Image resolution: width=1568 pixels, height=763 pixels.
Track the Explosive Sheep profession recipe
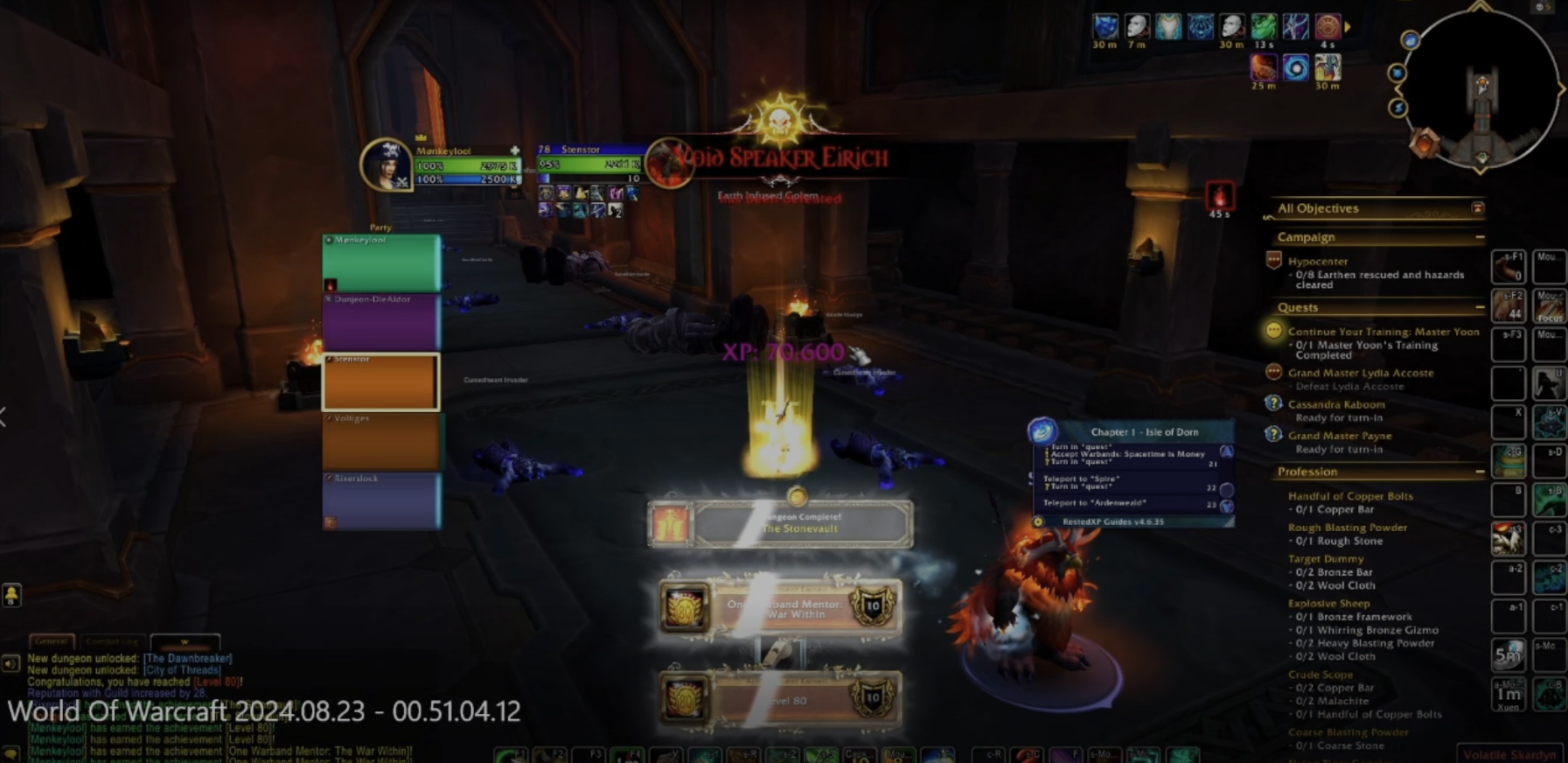[1328, 603]
